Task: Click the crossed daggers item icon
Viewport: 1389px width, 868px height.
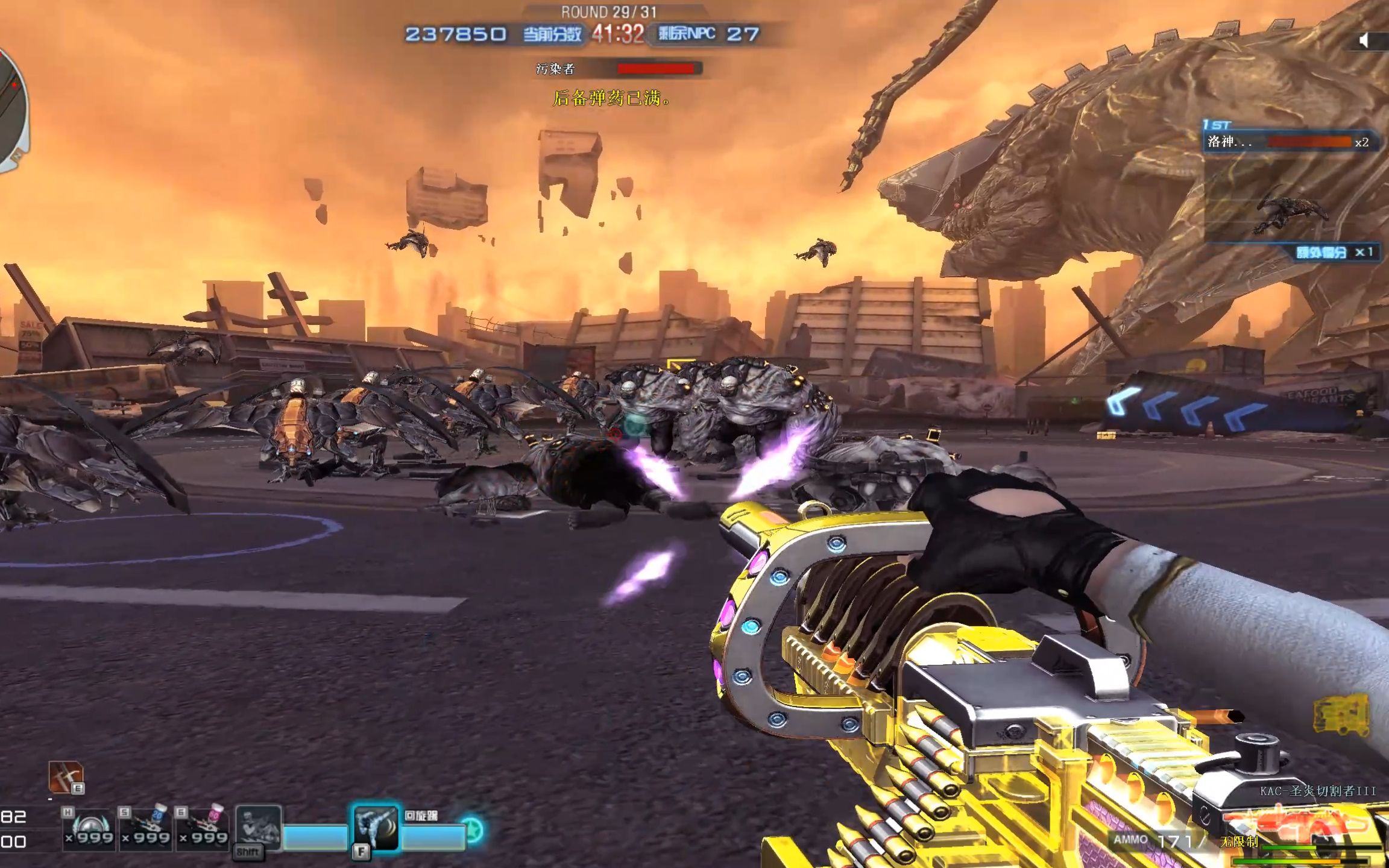Action: click(x=65, y=778)
